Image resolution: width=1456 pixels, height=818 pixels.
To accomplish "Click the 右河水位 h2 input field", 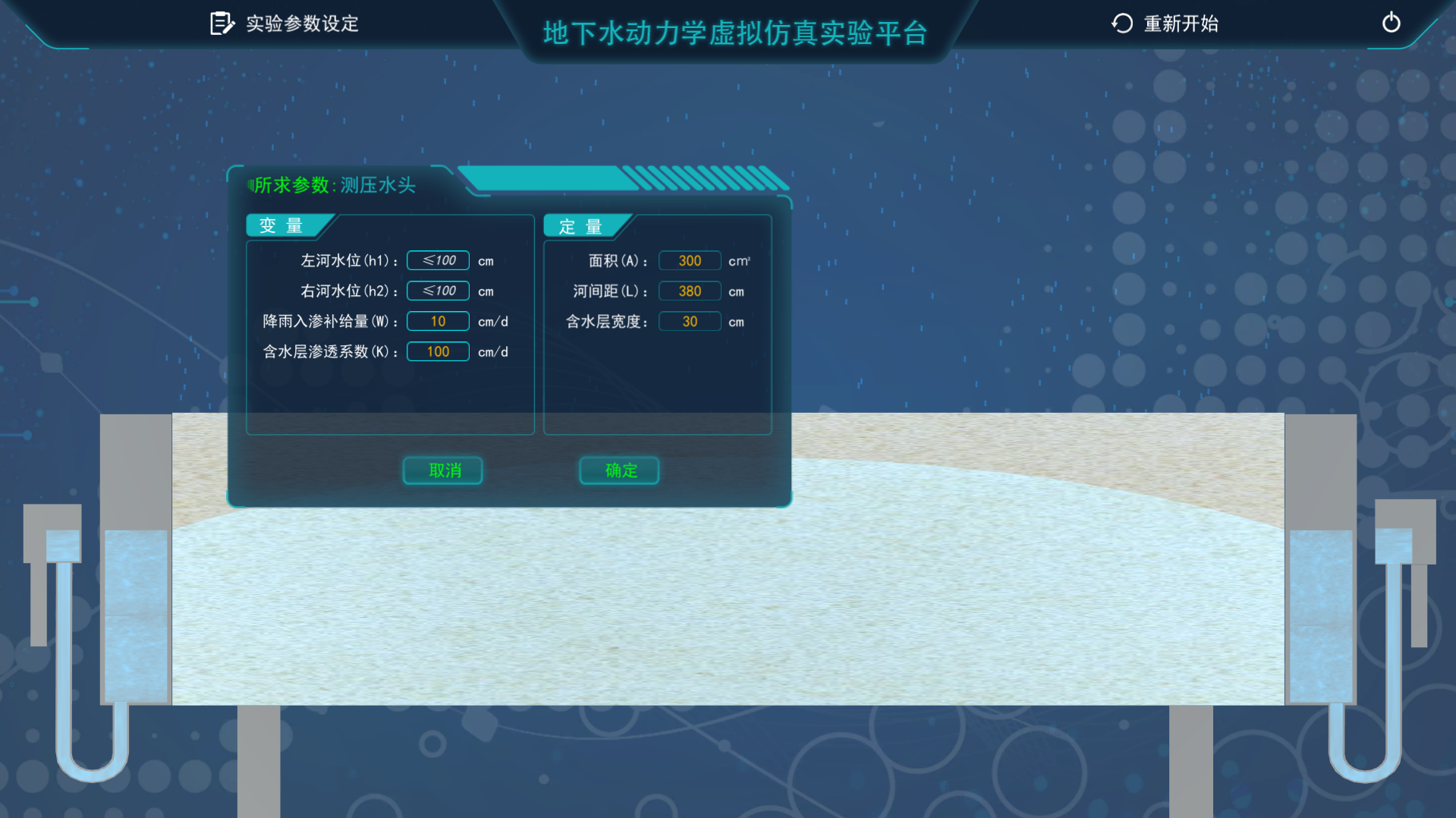I will tap(438, 291).
